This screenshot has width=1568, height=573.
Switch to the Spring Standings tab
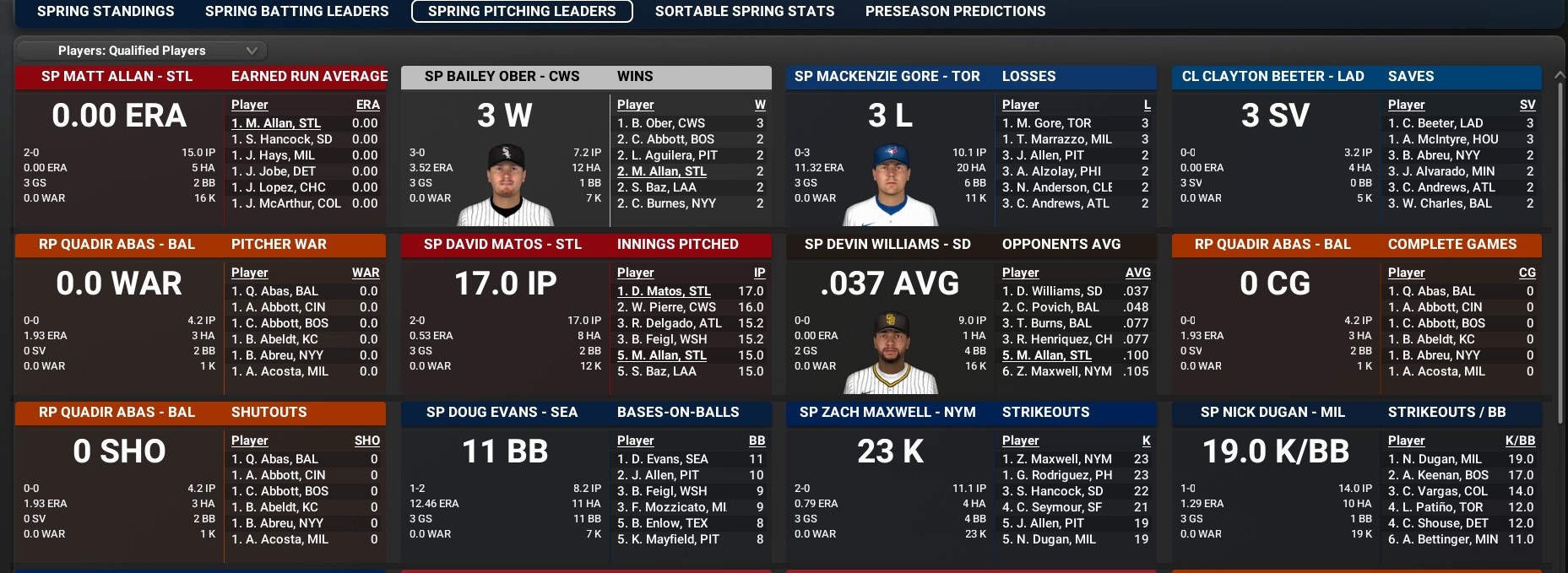click(x=106, y=11)
